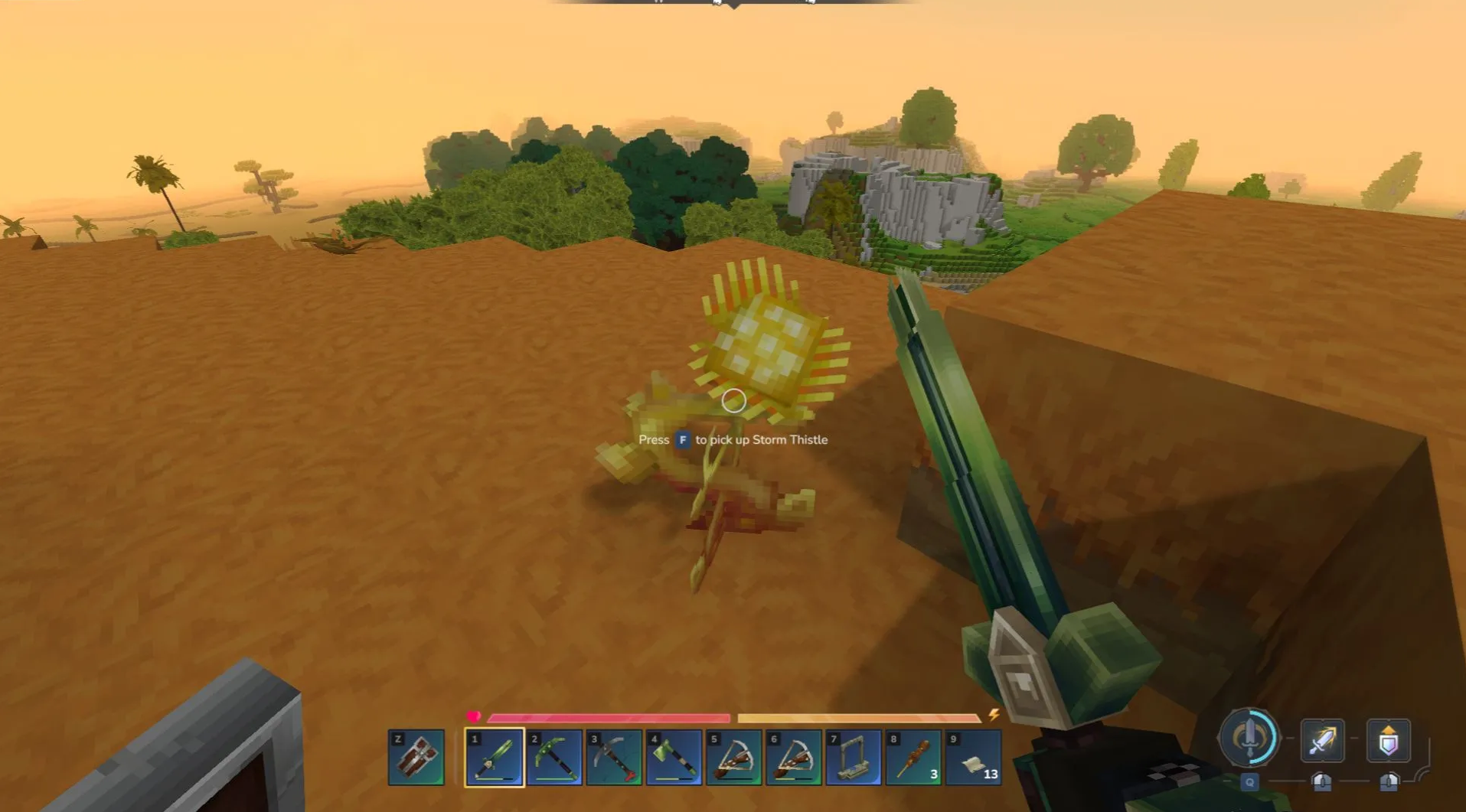This screenshot has width=1466, height=812.
Task: Activate the circular sword signature ability
Action: (x=1249, y=739)
